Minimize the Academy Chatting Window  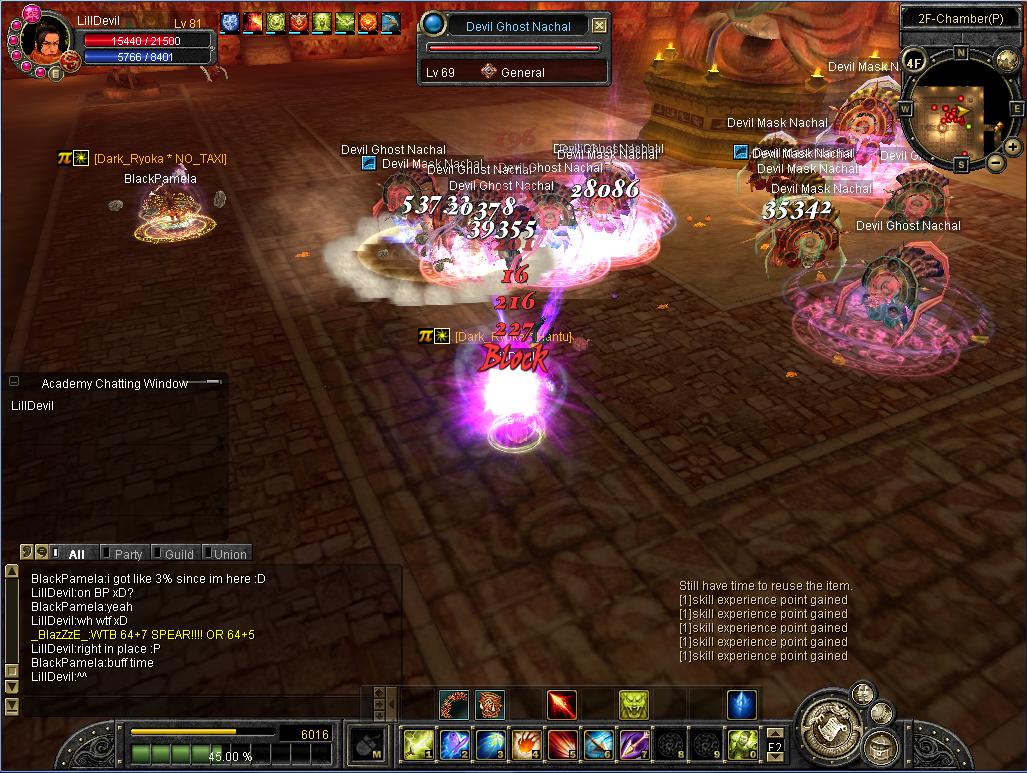pos(14,382)
